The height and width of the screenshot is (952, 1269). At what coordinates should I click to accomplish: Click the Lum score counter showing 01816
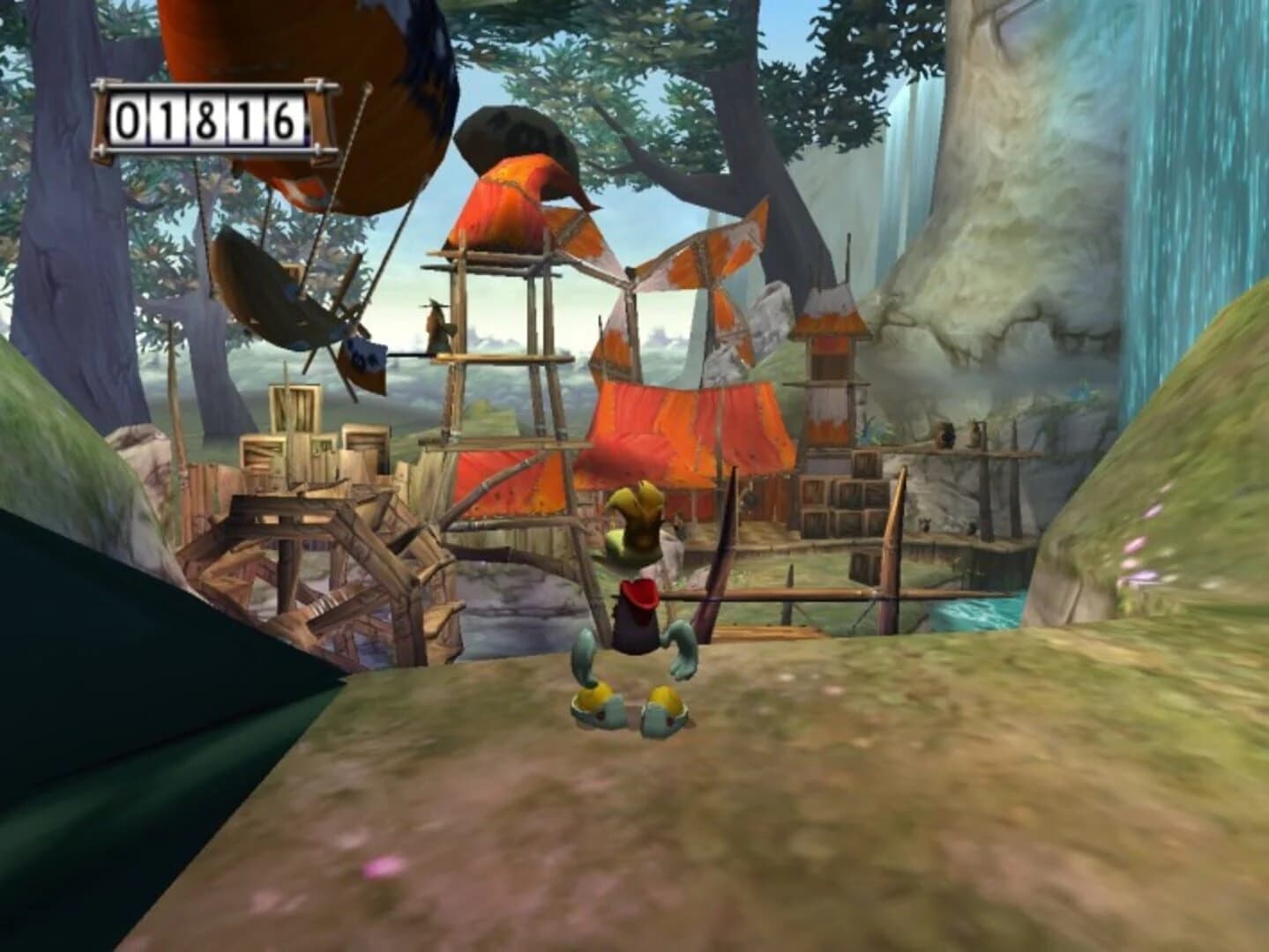(x=203, y=119)
